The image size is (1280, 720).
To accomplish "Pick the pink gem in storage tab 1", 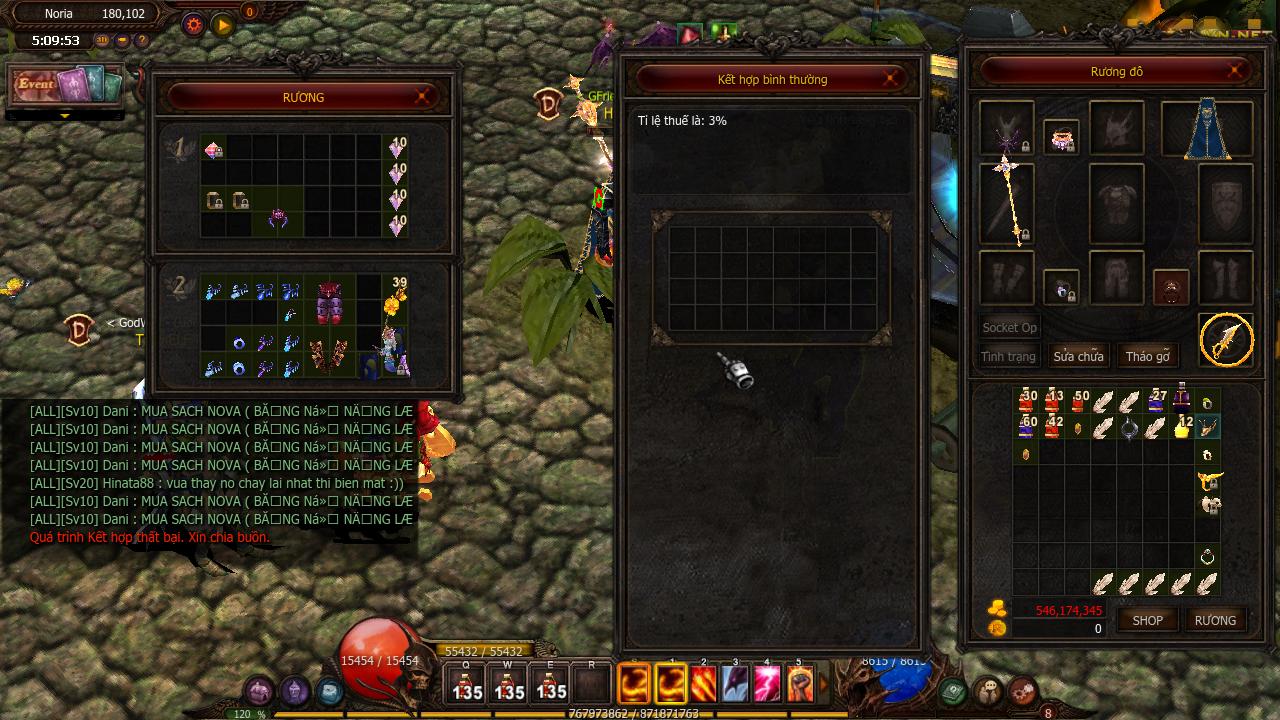I will coord(213,150).
